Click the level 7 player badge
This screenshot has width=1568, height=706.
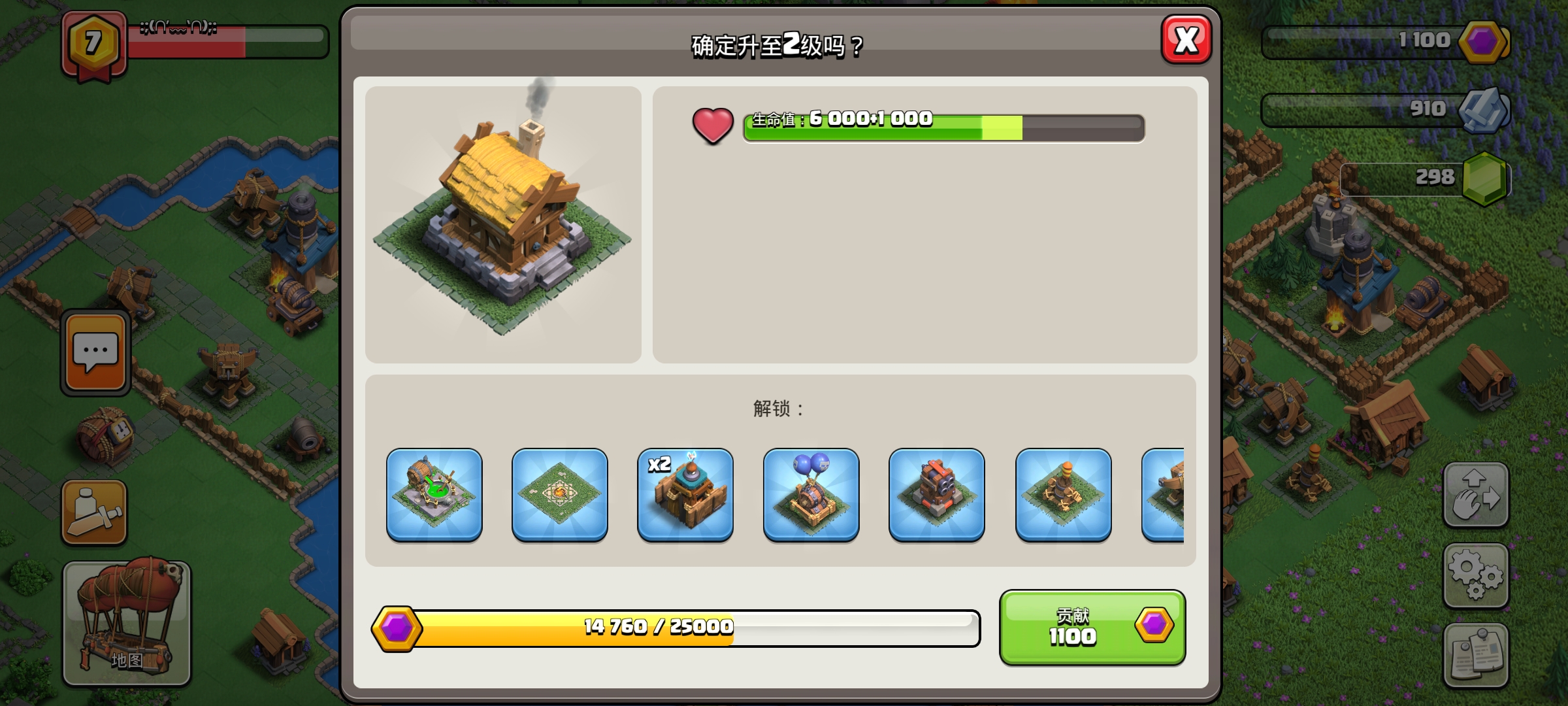tap(94, 44)
